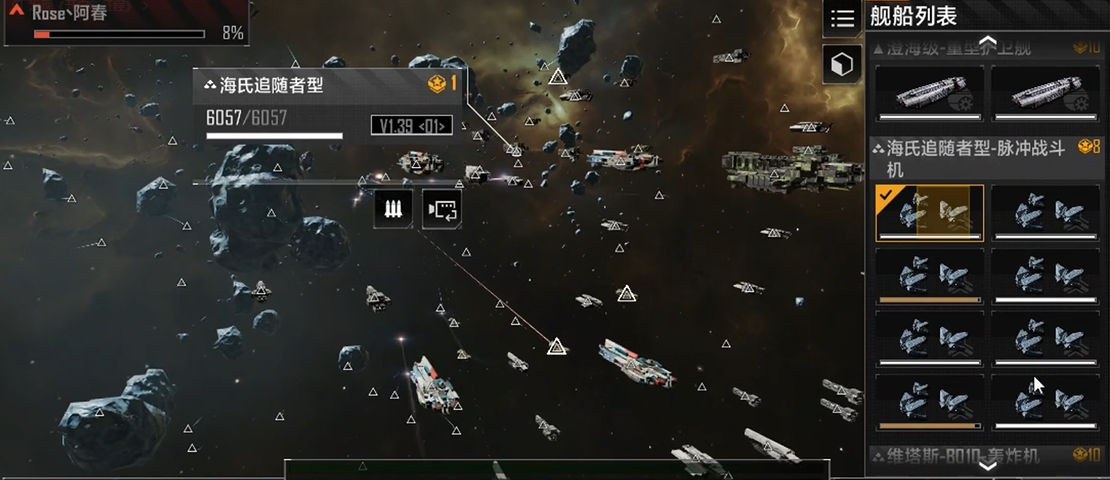Viewport: 1110px width, 480px height.
Task: Activate the triple missile weapons button
Action: (x=393, y=209)
